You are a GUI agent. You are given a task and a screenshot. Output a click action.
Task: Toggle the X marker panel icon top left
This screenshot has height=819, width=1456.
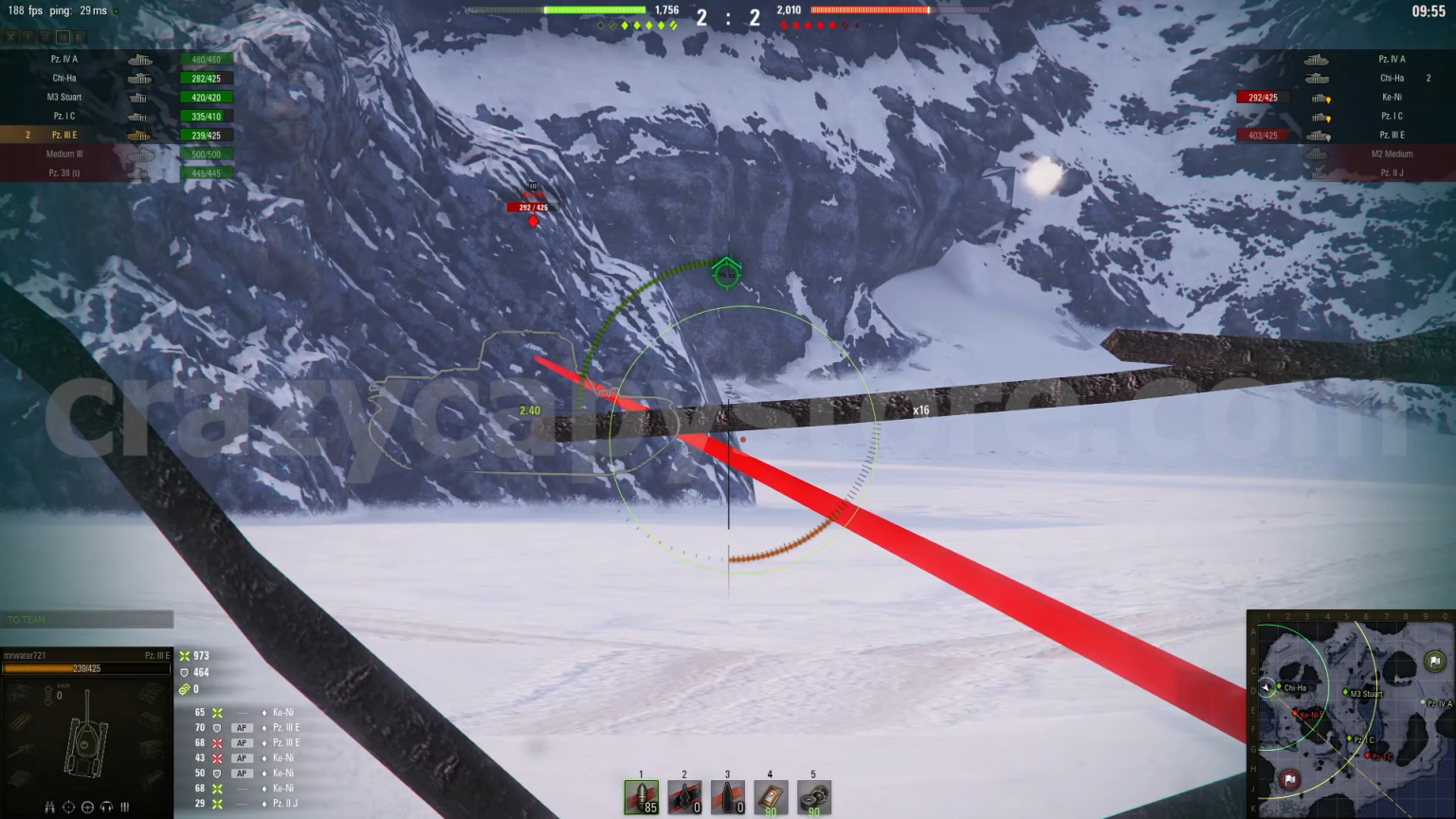click(10, 37)
